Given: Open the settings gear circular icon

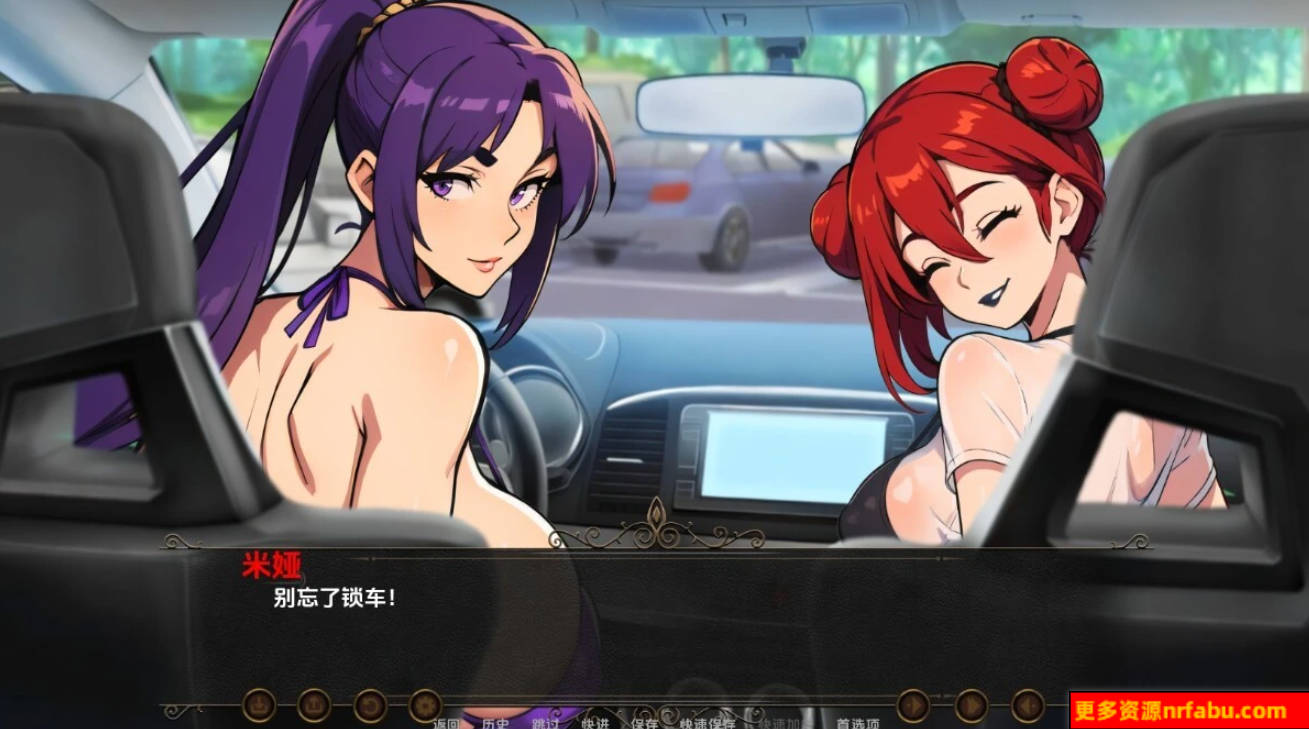Looking at the screenshot, I should 424,704.
